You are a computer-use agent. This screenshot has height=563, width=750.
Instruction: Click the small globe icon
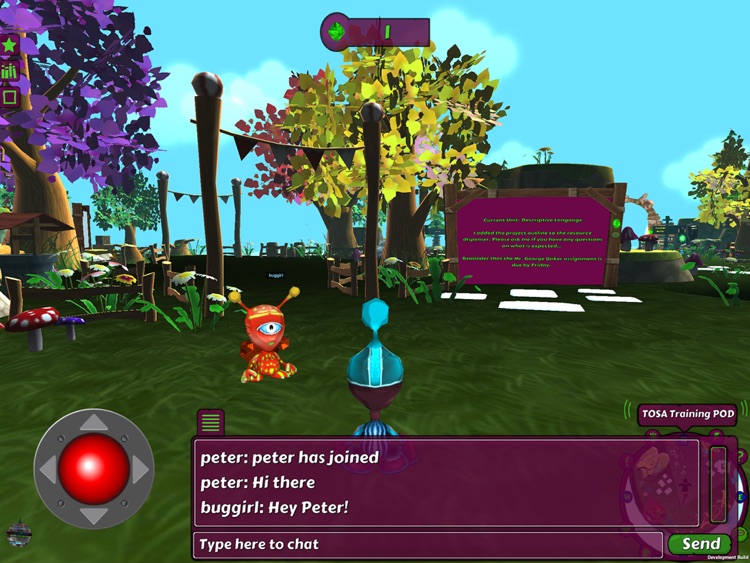point(15,531)
